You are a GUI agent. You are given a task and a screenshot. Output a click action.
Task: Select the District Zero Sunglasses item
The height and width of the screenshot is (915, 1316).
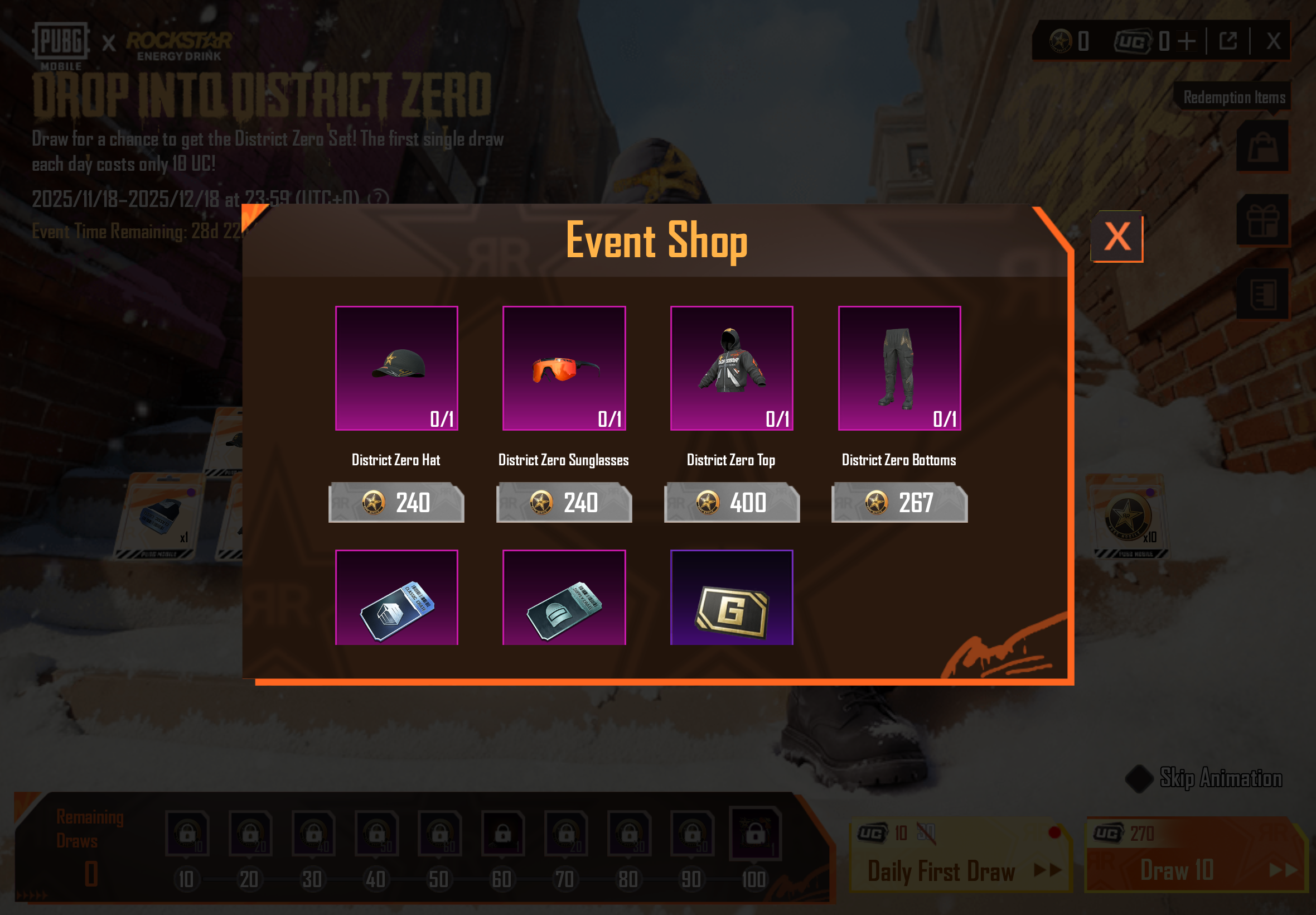coord(564,368)
